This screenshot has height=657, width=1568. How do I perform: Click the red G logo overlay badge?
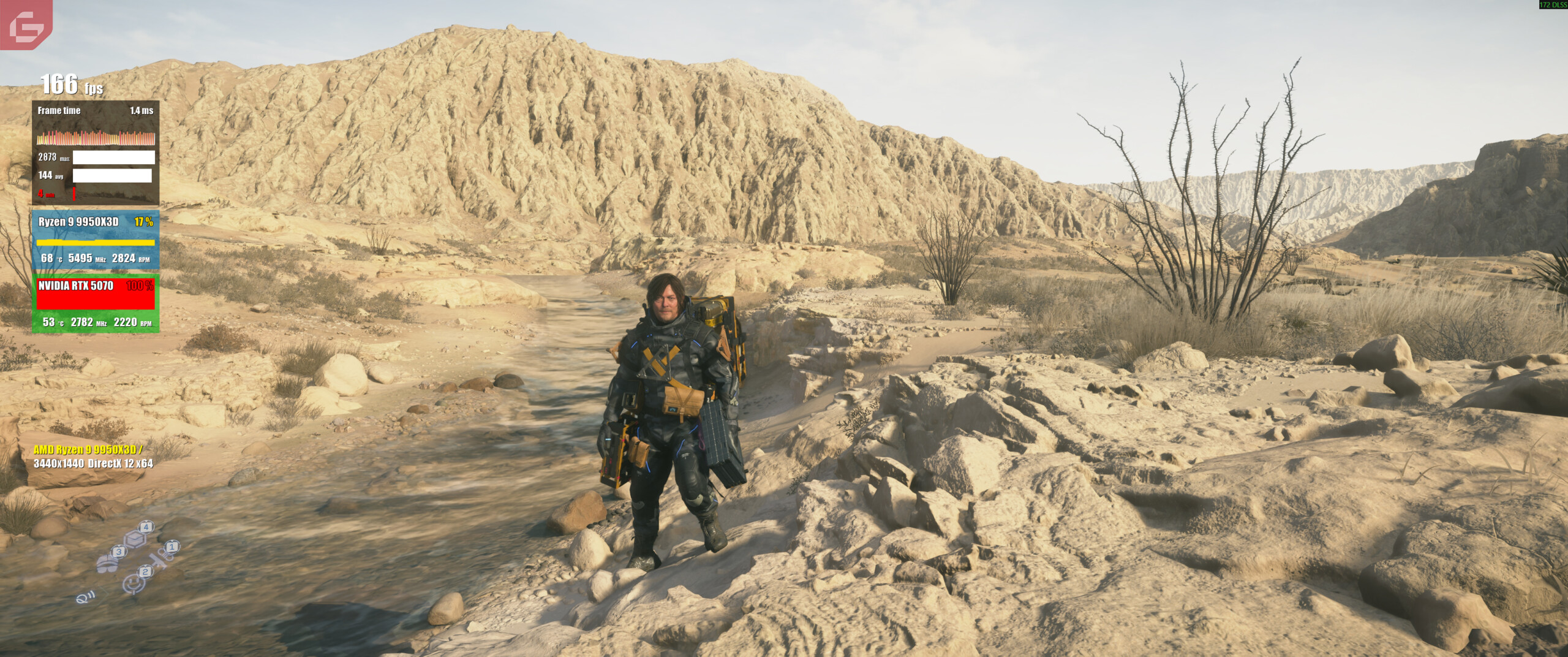(26, 25)
